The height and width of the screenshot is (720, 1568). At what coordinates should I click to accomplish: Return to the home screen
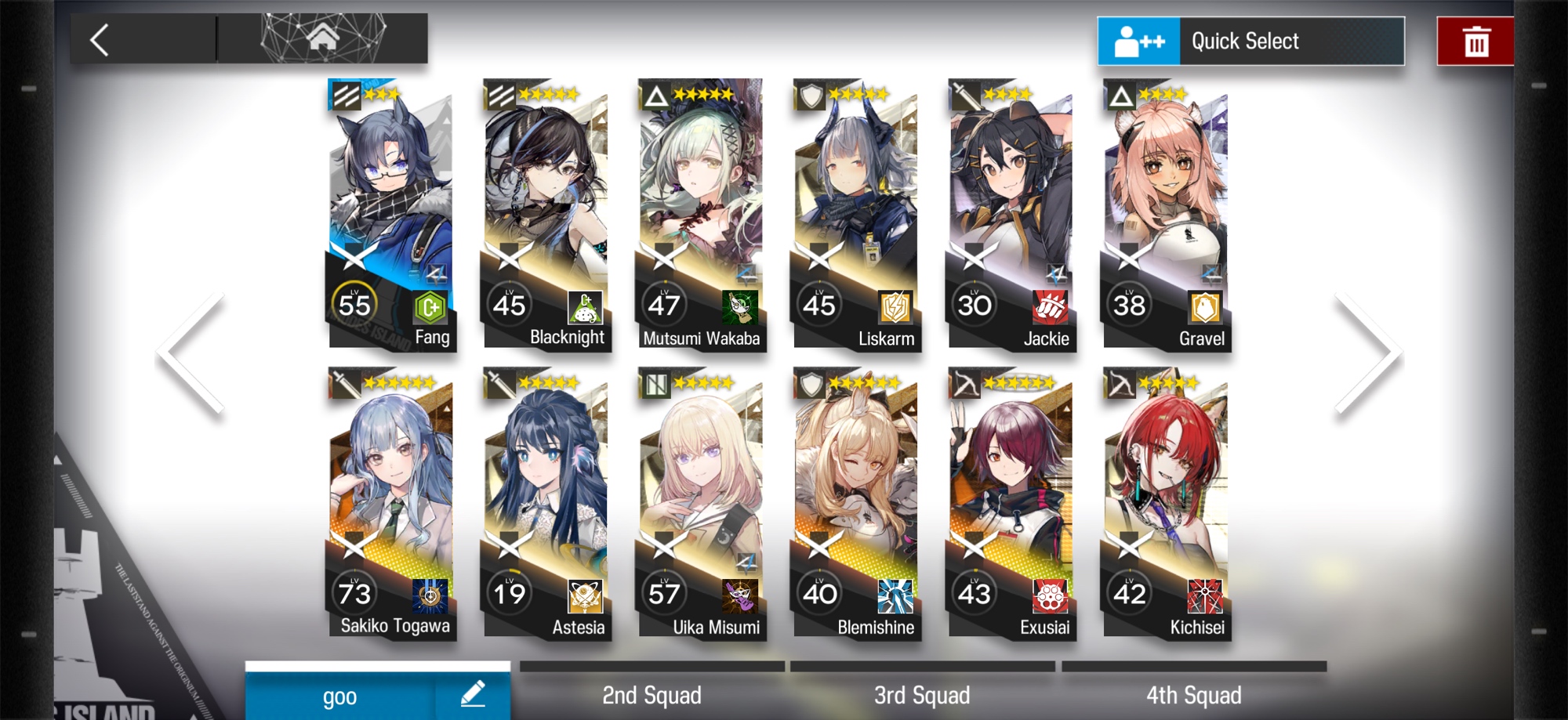(322, 38)
